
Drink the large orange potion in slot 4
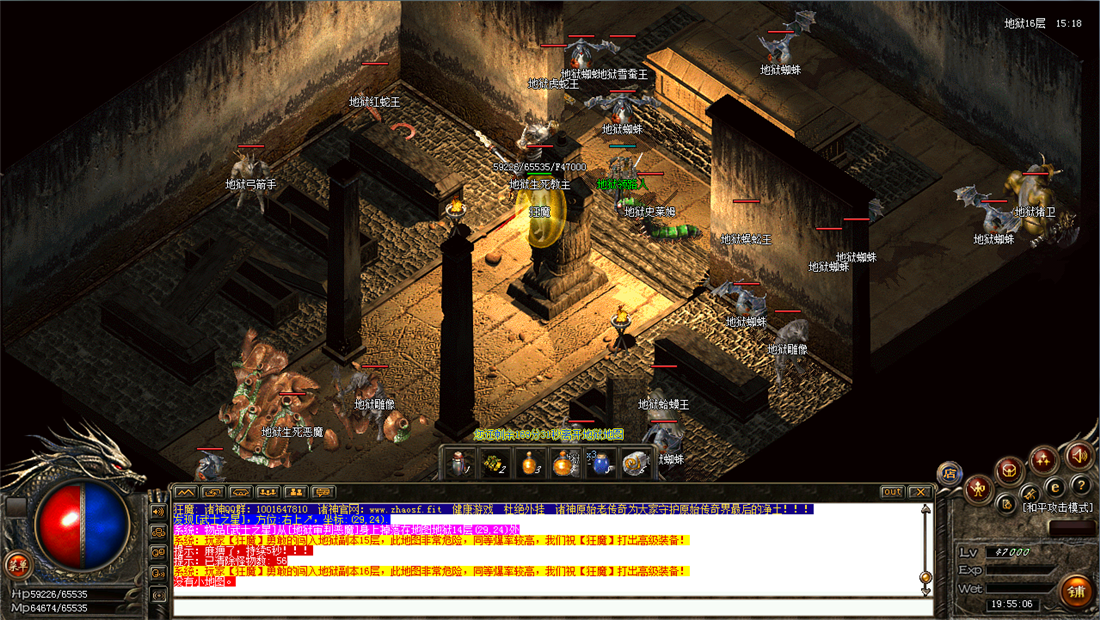[565, 463]
